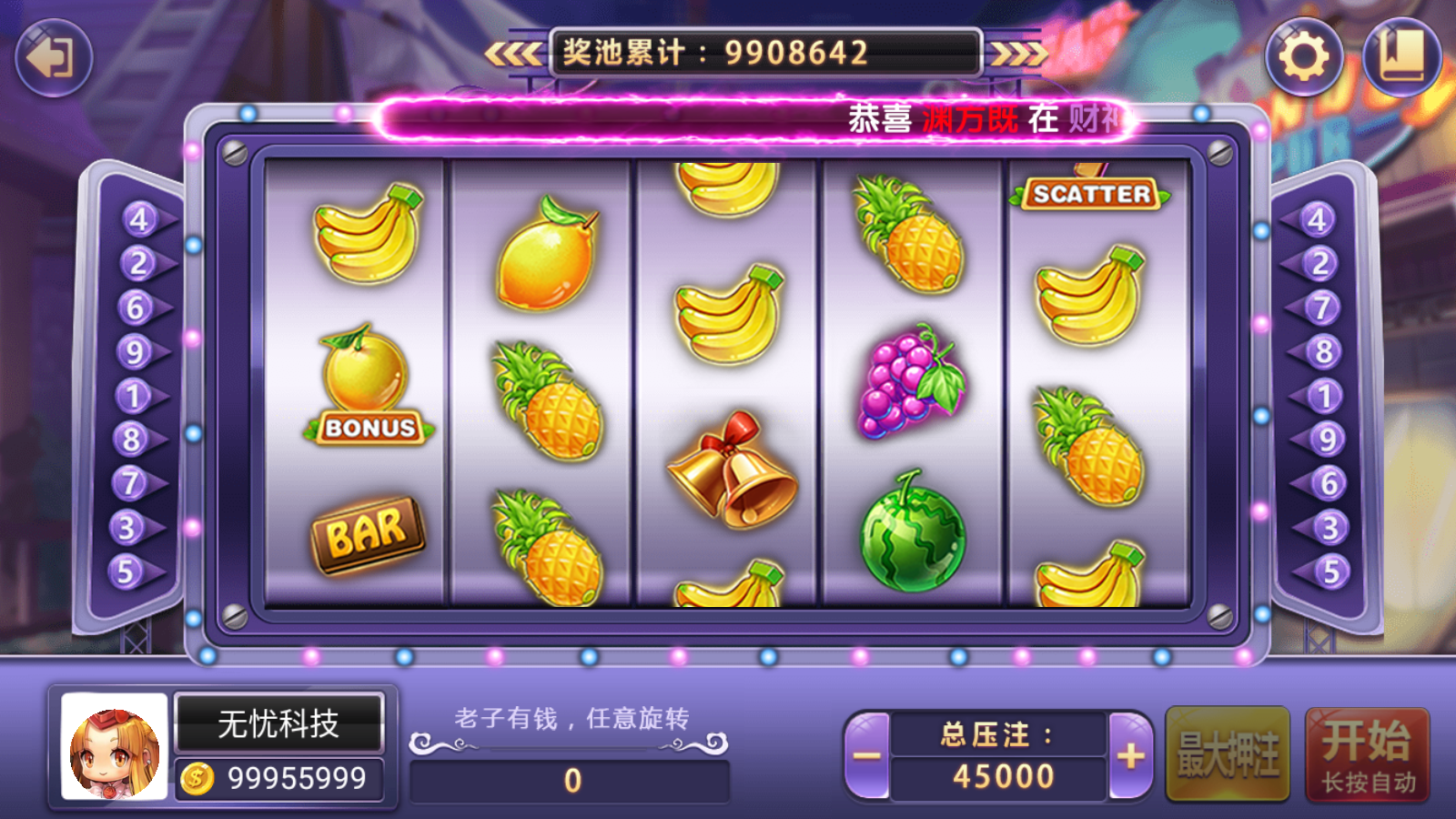
Task: Click the BAR symbol on the first reel
Action: pyautogui.click(x=369, y=532)
